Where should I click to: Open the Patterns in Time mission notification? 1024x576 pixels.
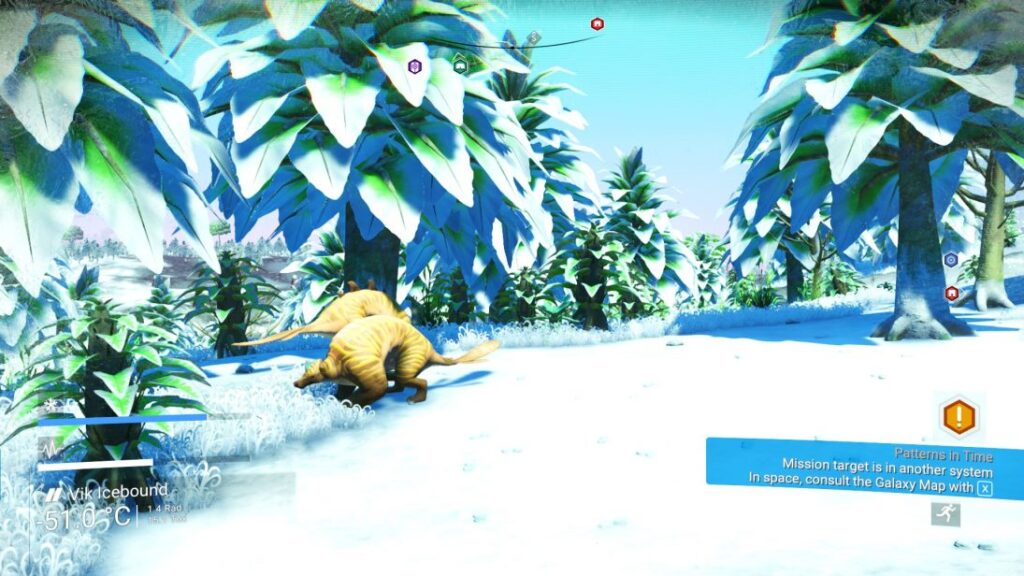click(x=864, y=466)
